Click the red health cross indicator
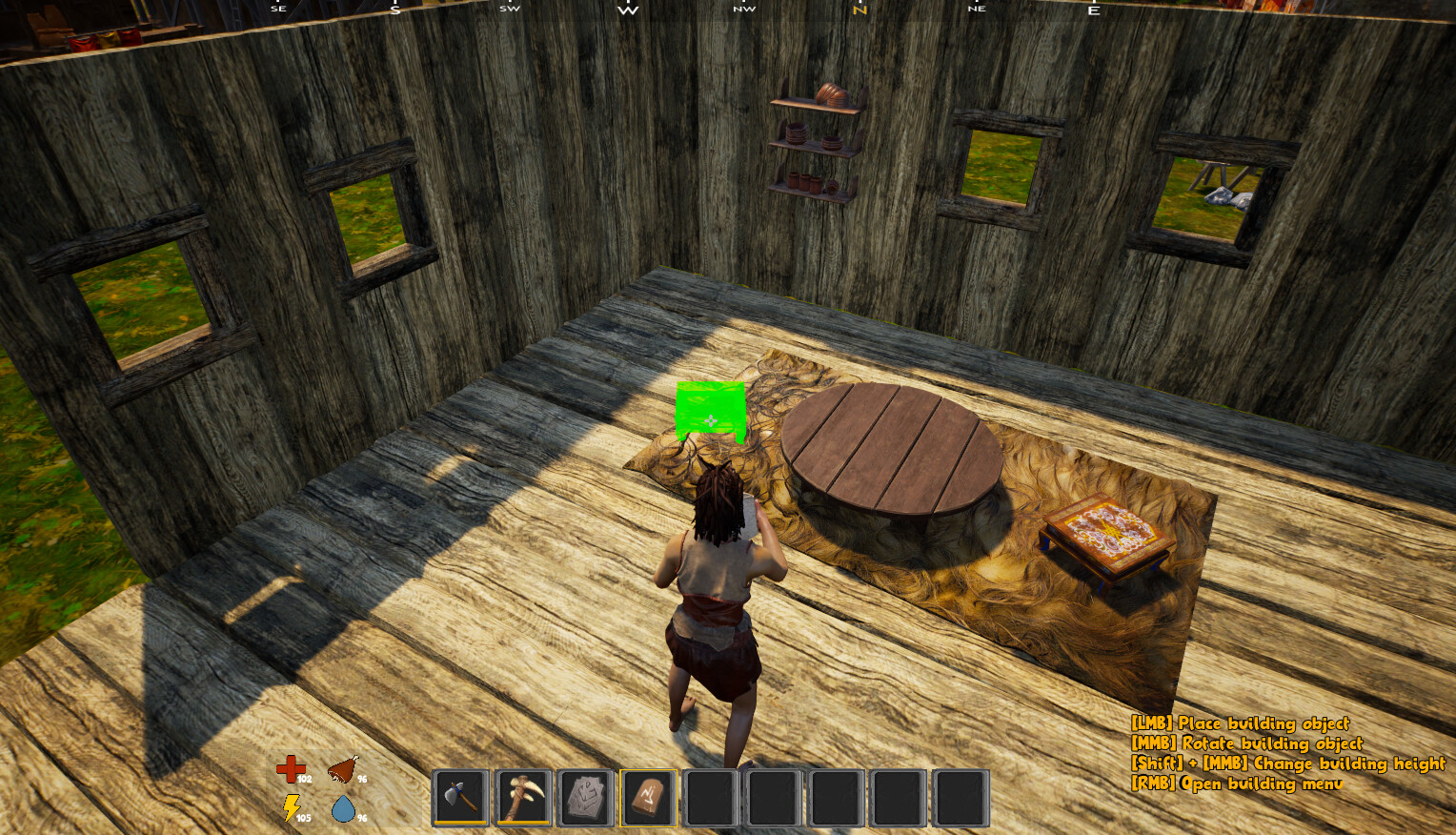The height and width of the screenshot is (835, 1456). coord(292,768)
